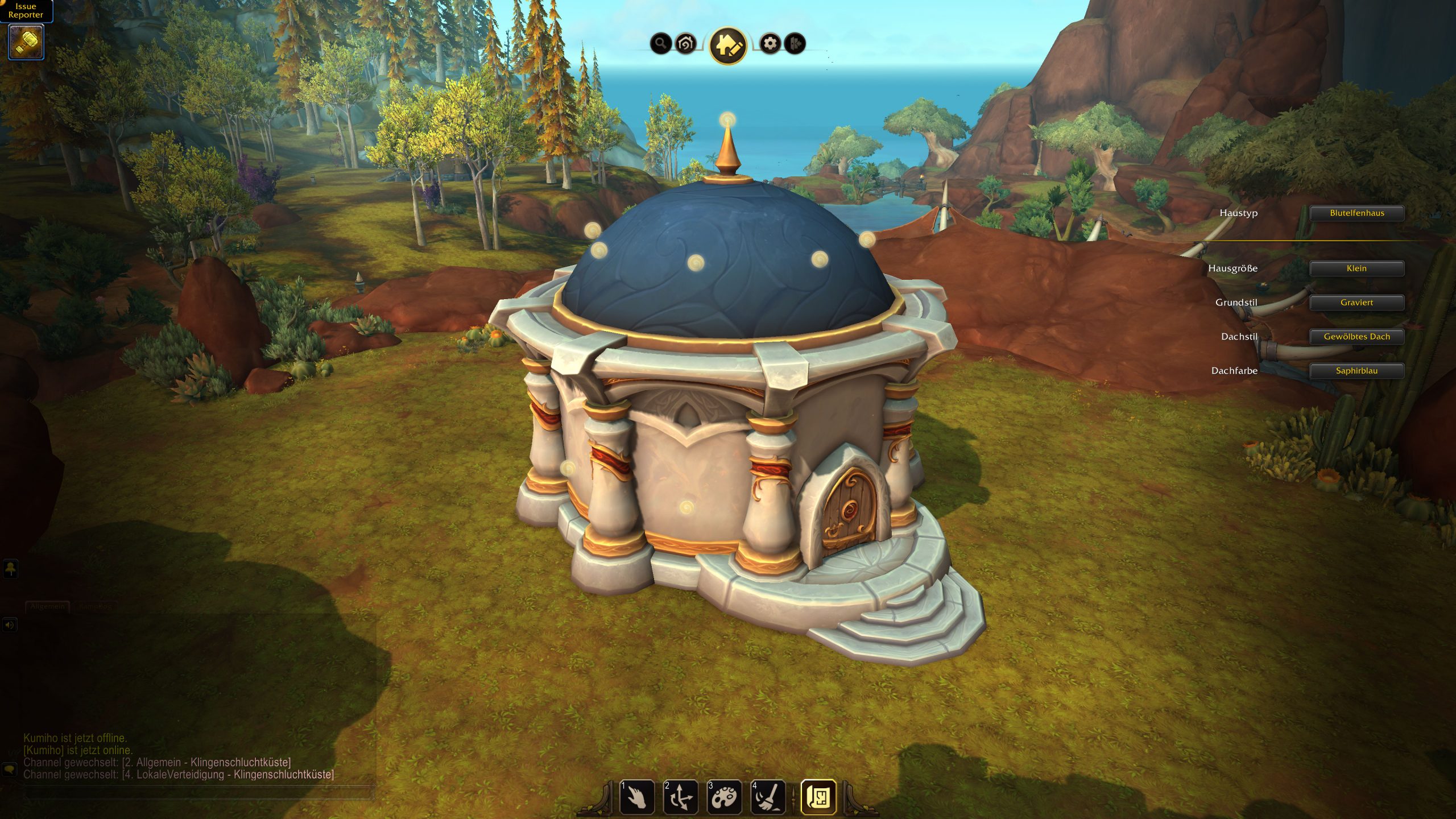1456x819 pixels.
Task: Switch to the Allgemein chat tab
Action: click(47, 607)
